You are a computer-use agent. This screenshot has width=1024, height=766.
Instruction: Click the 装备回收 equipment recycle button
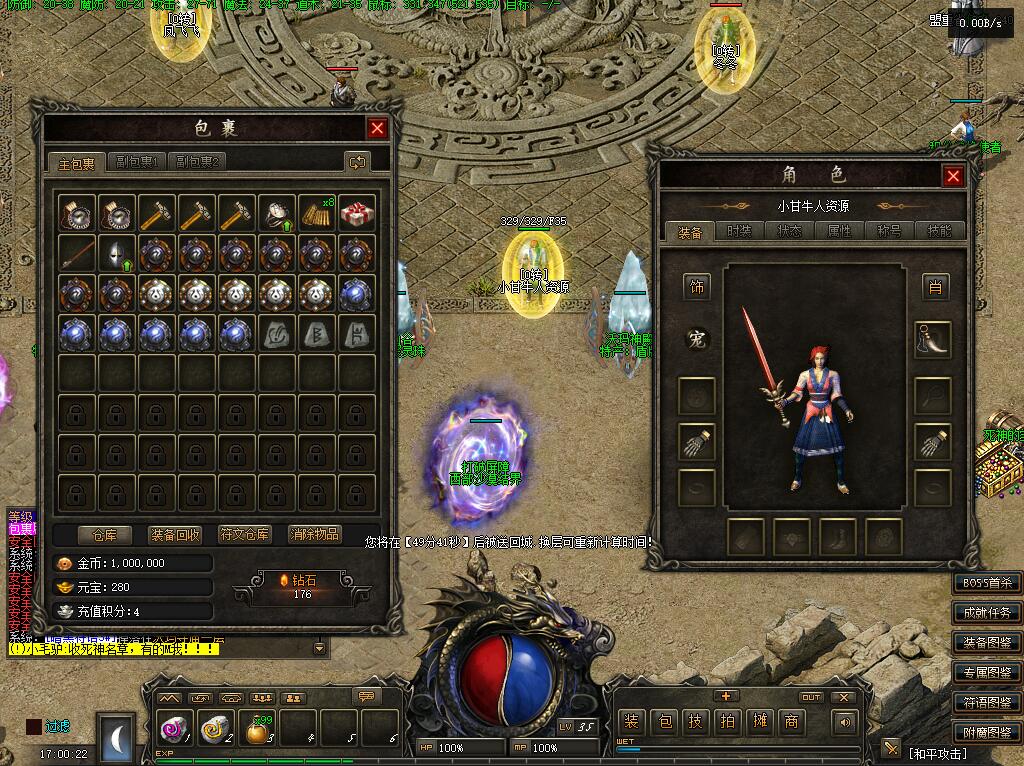pyautogui.click(x=175, y=535)
